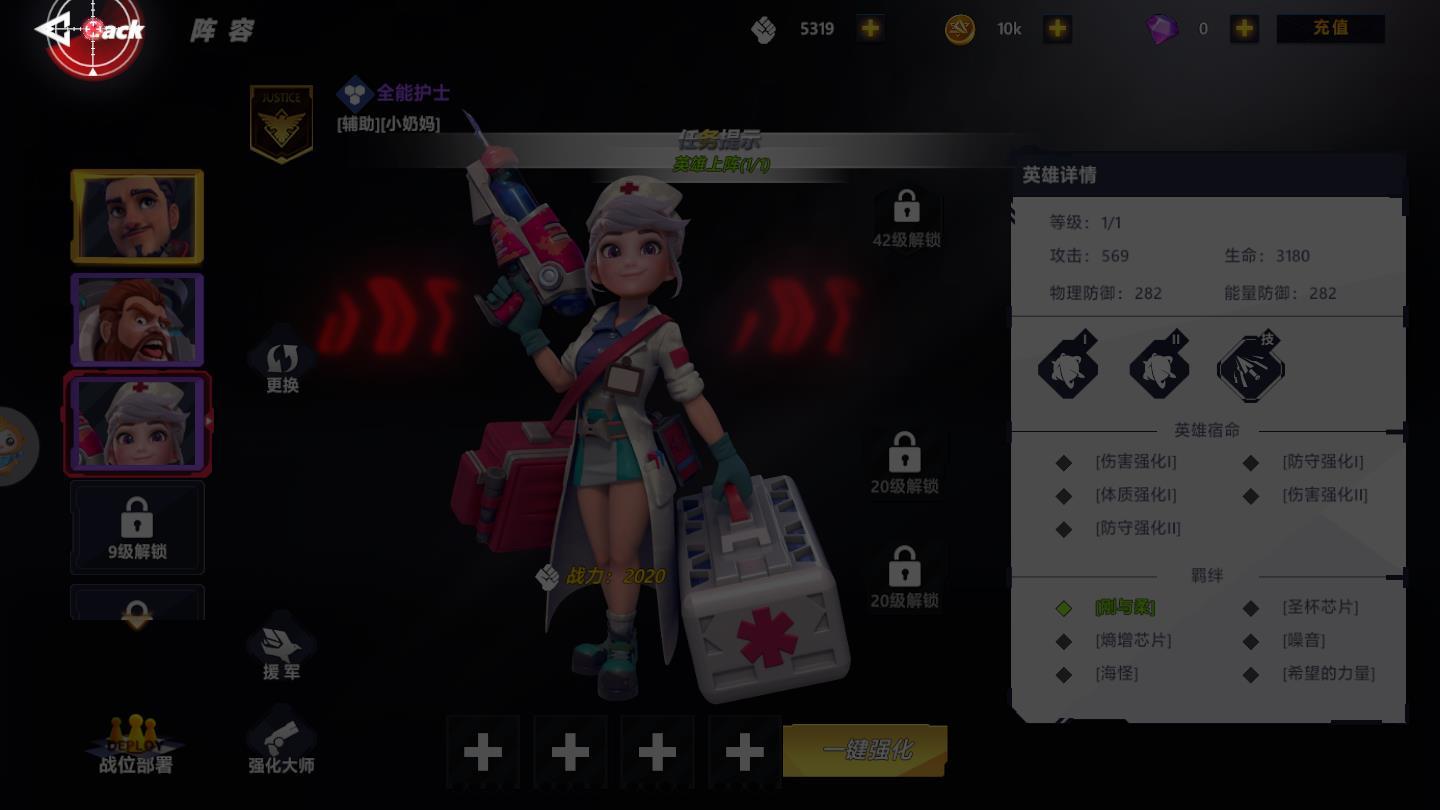
Task: Select the bearded hero portrait in the sidebar
Action: tap(137, 319)
